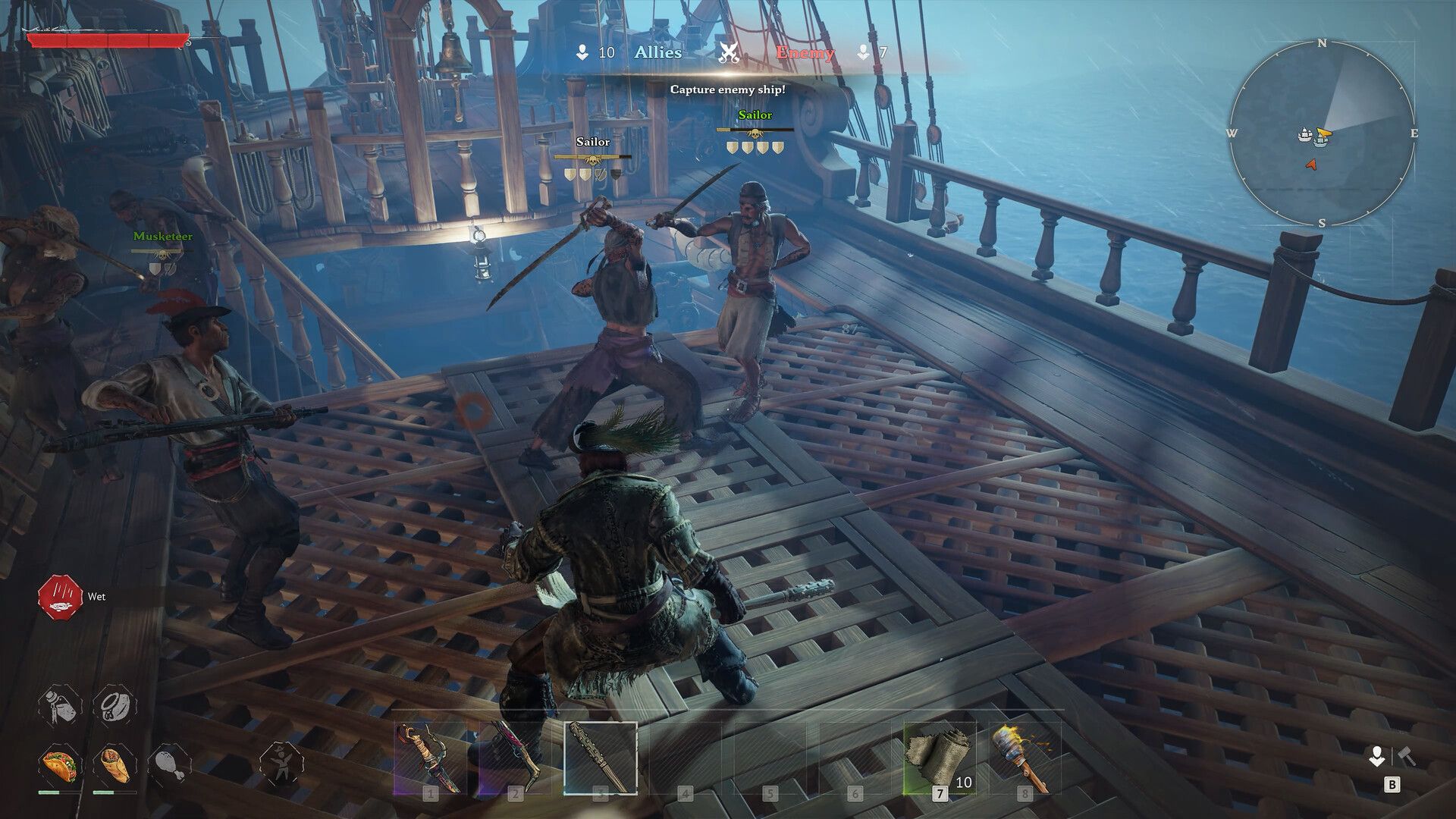Click the red Wet status icon

(x=60, y=597)
